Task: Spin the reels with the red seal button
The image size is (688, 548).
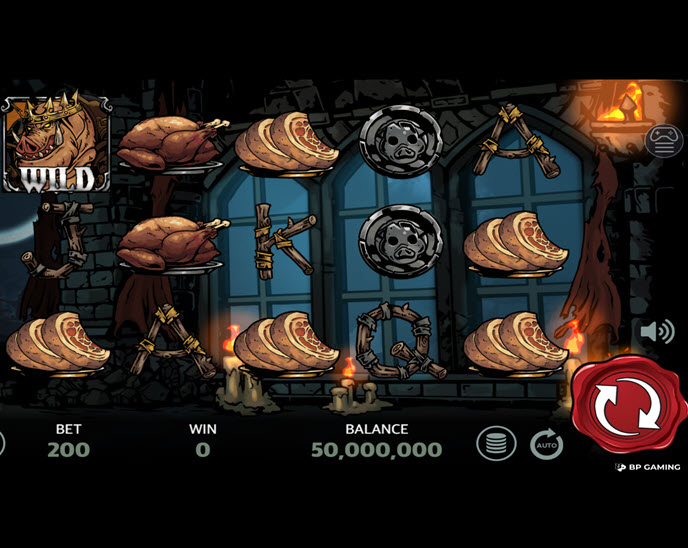Action: point(628,405)
